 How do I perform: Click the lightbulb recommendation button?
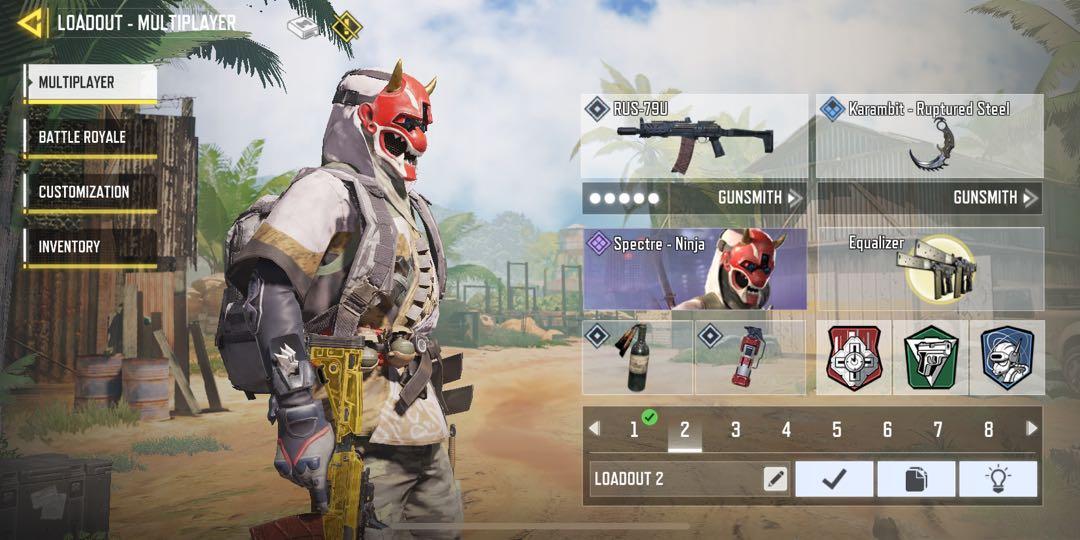(x=997, y=479)
